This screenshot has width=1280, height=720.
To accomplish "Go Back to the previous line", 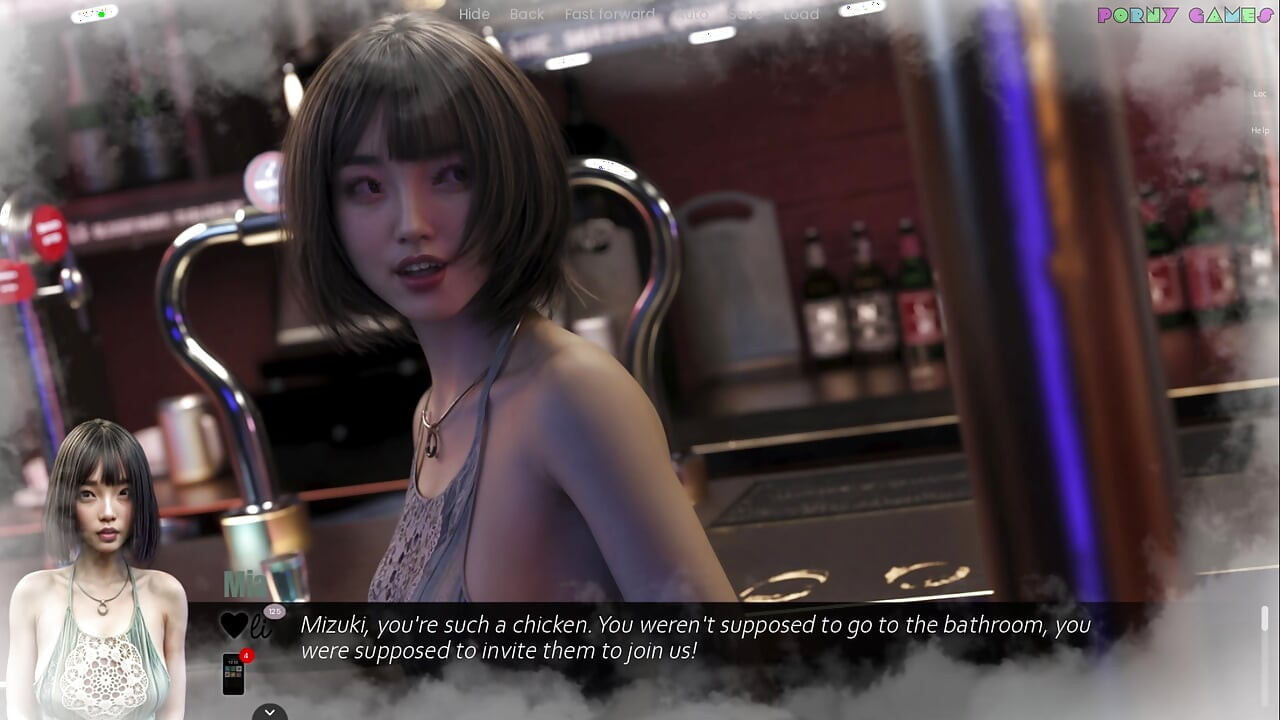I will (x=527, y=14).
